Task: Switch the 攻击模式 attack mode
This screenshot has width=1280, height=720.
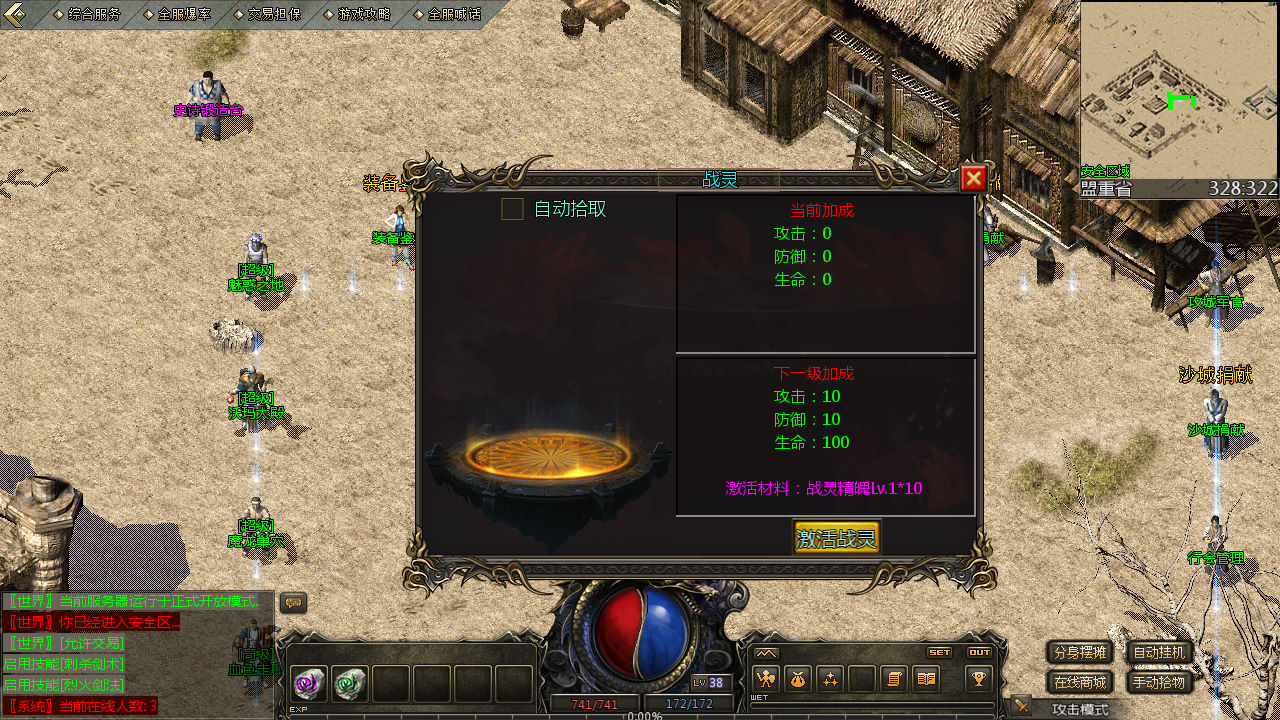Action: pos(1079,709)
